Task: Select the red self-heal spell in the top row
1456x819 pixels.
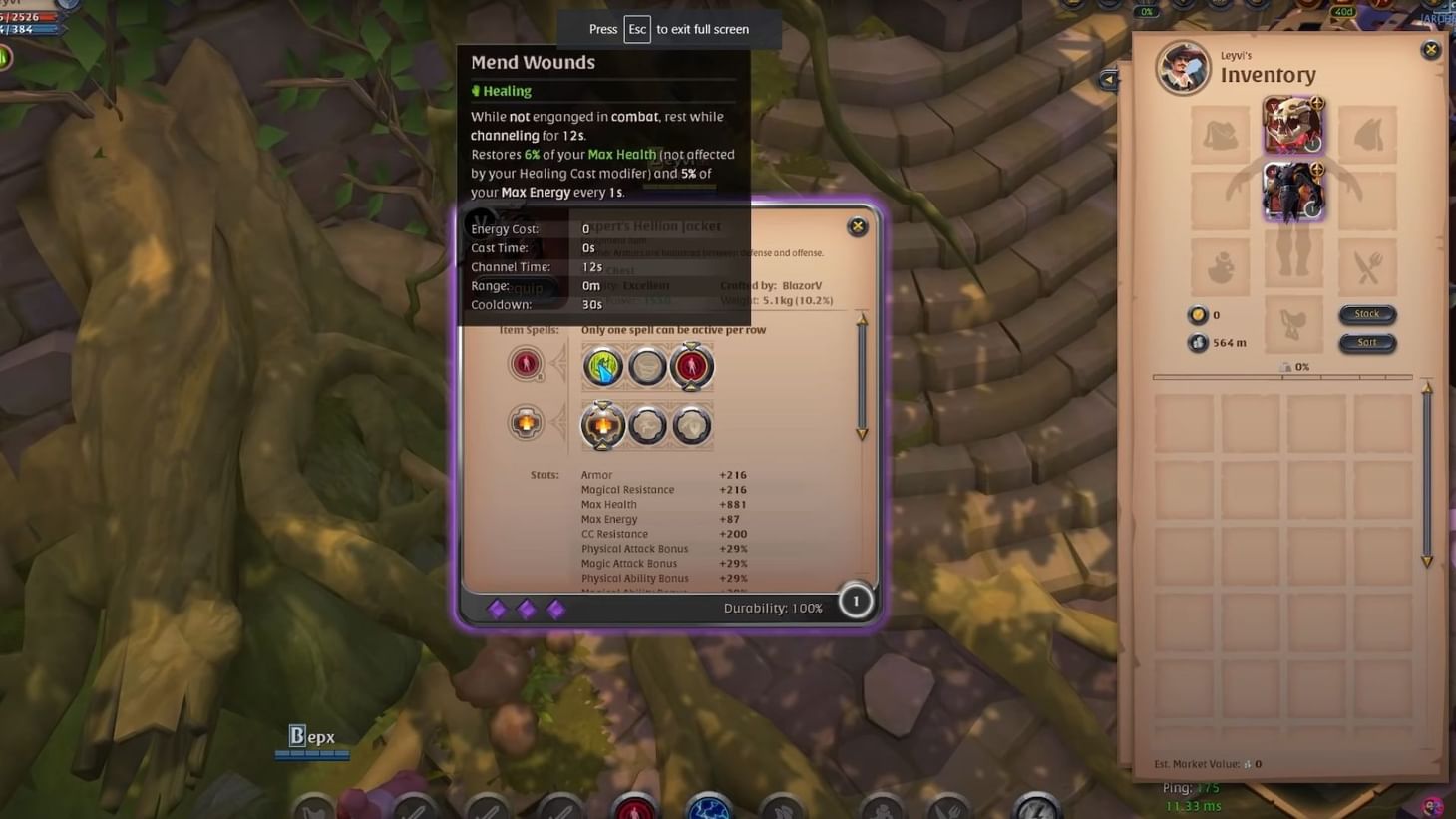Action: pyautogui.click(x=692, y=366)
